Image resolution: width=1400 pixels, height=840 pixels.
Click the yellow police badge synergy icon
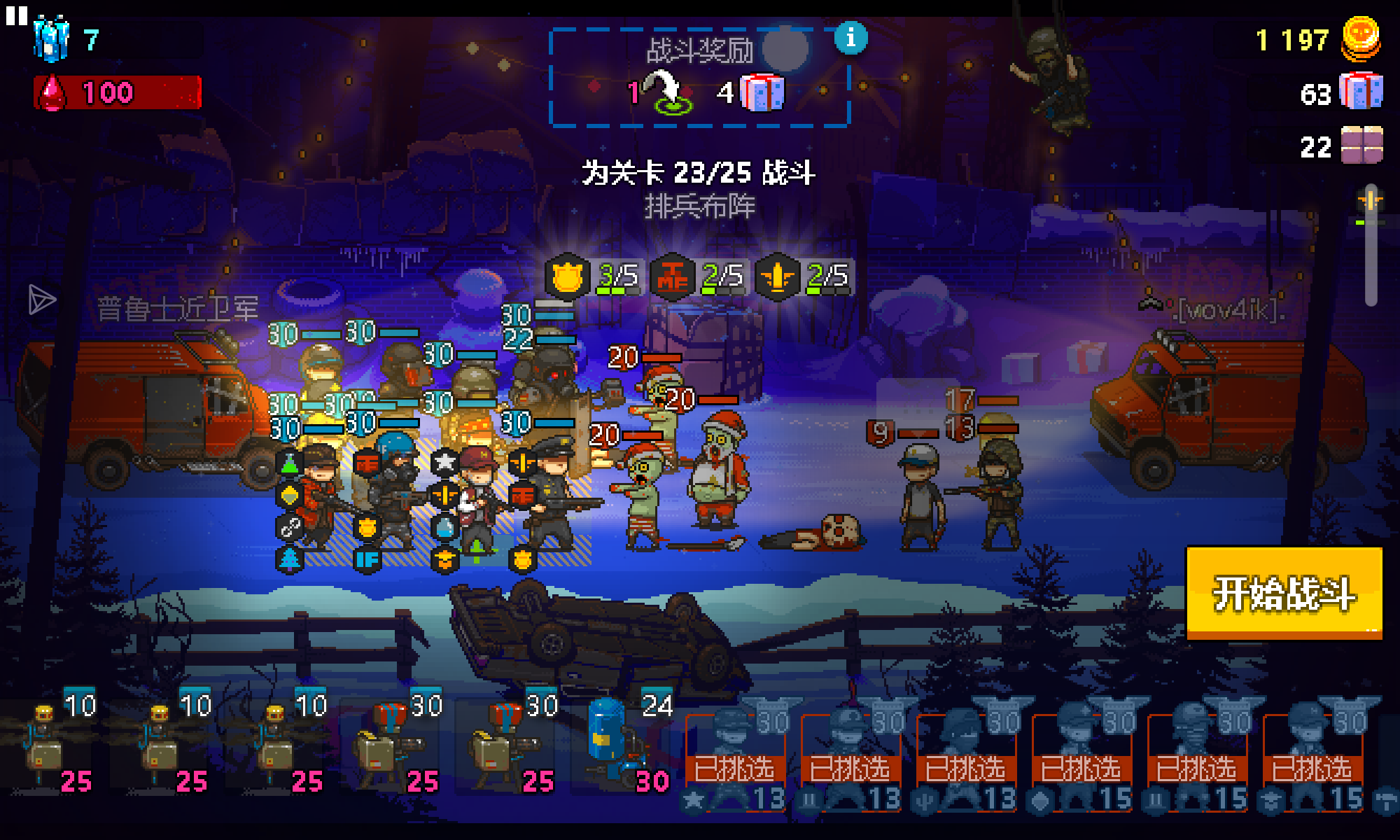[x=567, y=276]
